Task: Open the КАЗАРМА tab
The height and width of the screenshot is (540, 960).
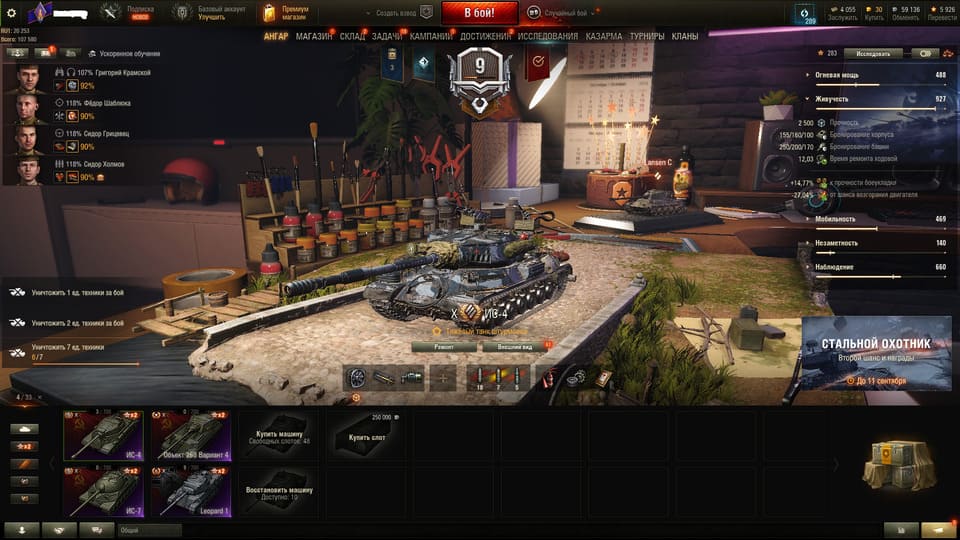Action: tap(604, 37)
